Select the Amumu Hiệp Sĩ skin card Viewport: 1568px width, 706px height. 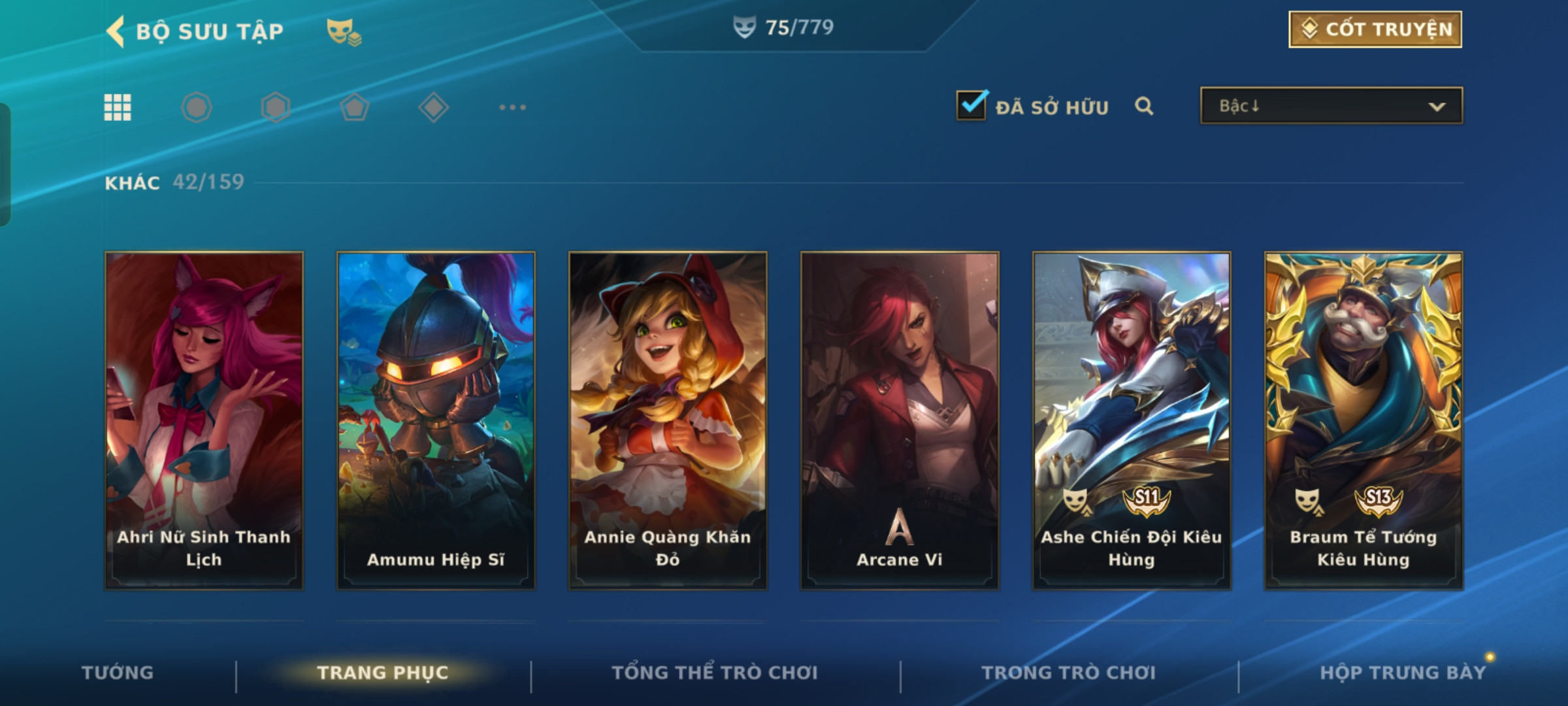[436, 420]
